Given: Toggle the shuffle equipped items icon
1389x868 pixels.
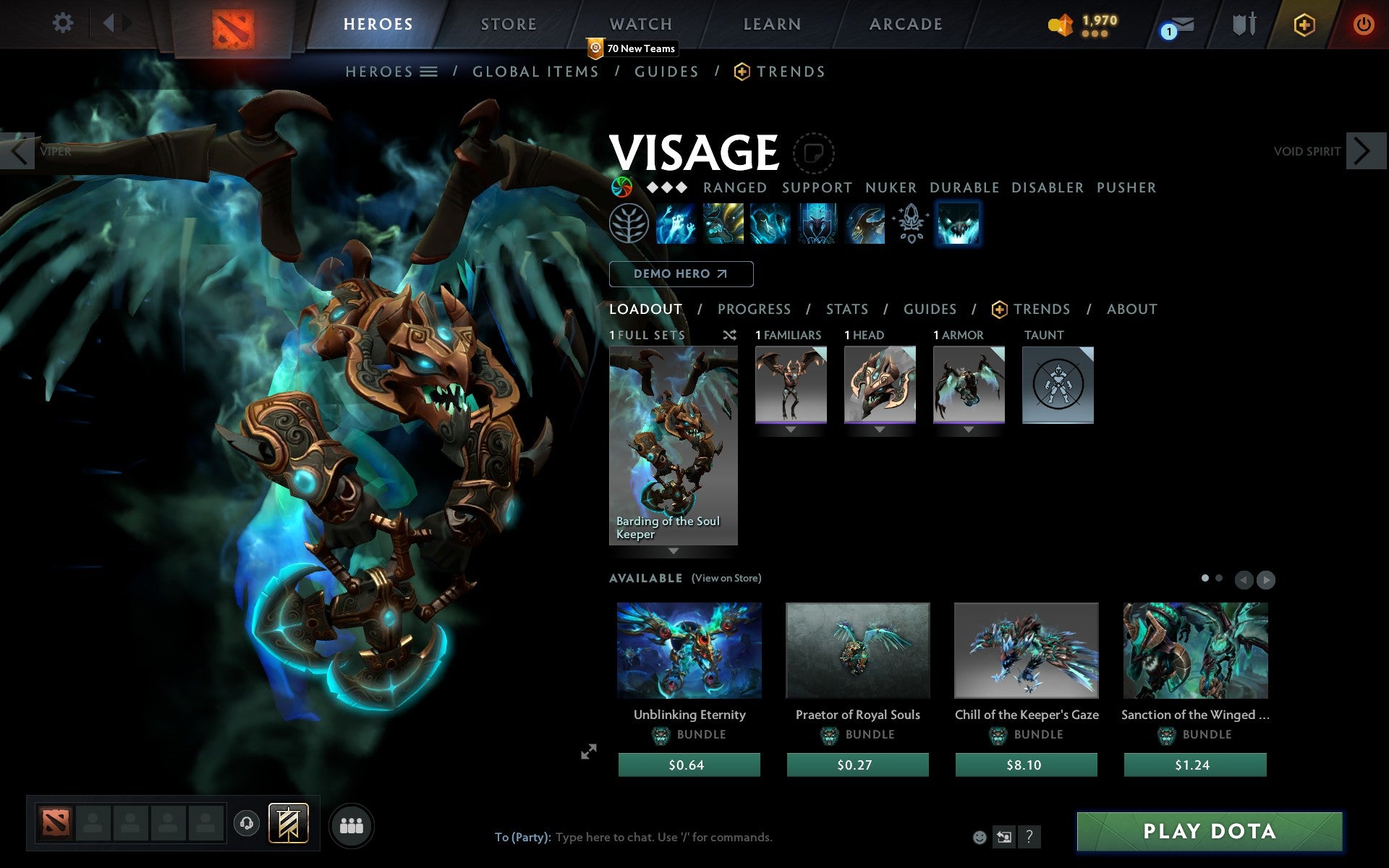Looking at the screenshot, I should (x=729, y=335).
